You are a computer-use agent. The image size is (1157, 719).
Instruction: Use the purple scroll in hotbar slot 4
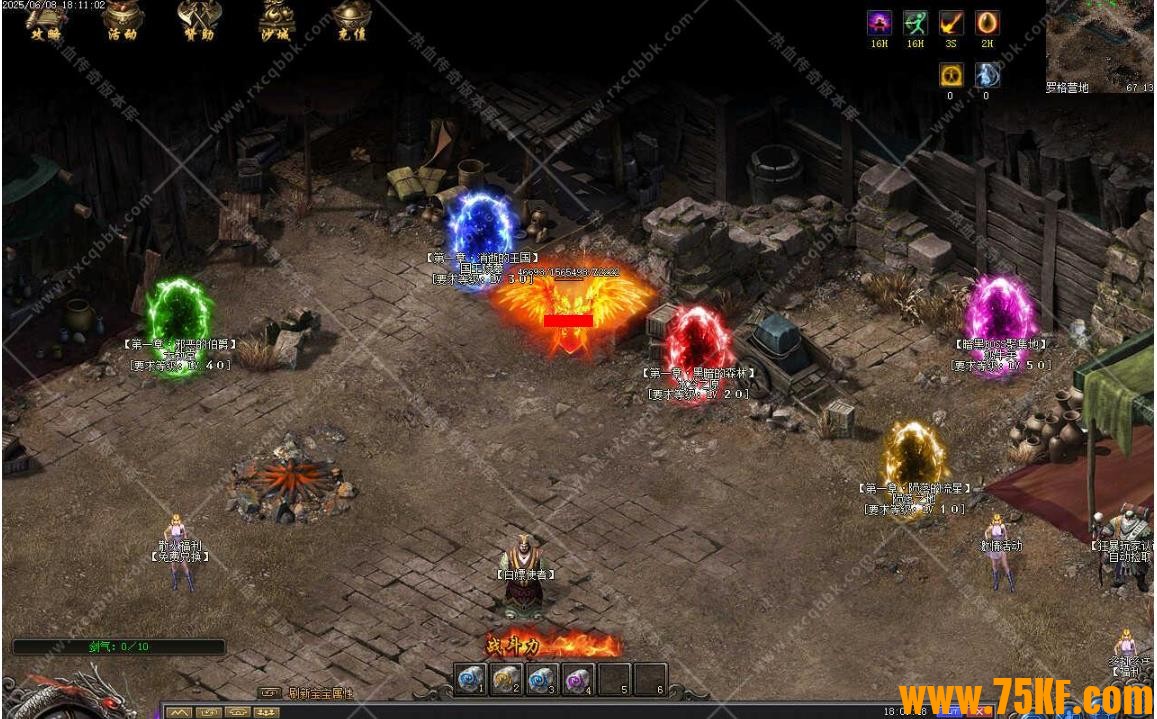pyautogui.click(x=578, y=679)
